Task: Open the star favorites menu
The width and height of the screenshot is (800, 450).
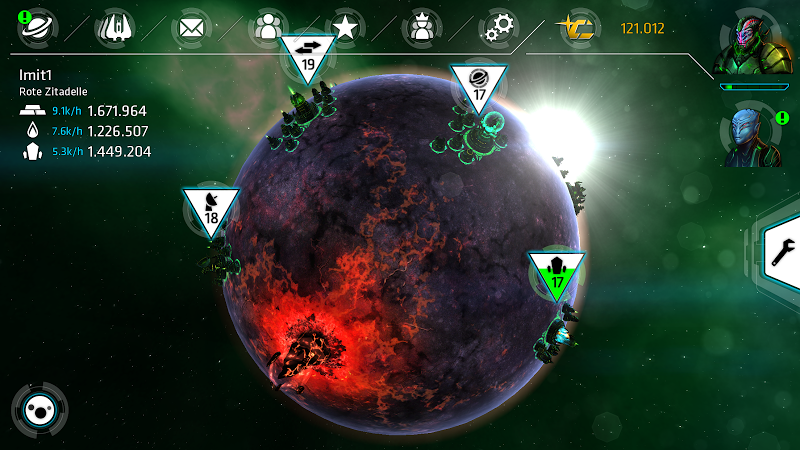Action: click(345, 27)
